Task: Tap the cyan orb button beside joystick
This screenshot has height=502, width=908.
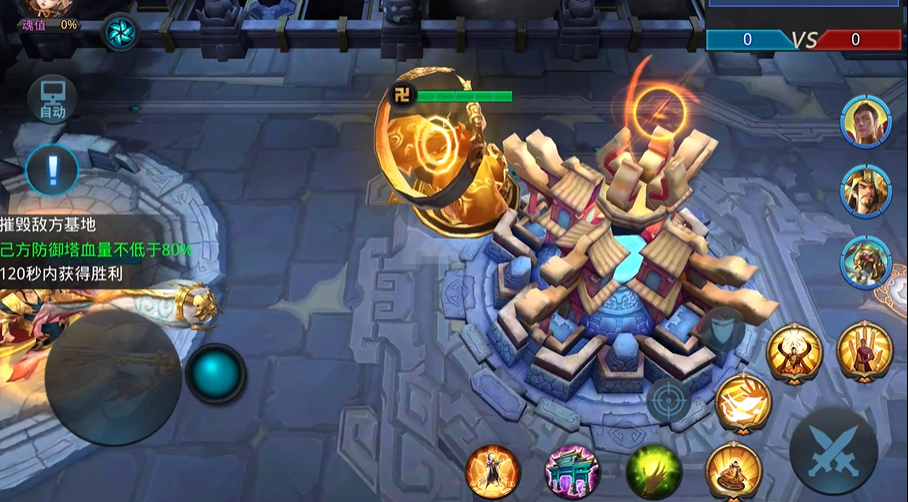Action: pos(215,374)
